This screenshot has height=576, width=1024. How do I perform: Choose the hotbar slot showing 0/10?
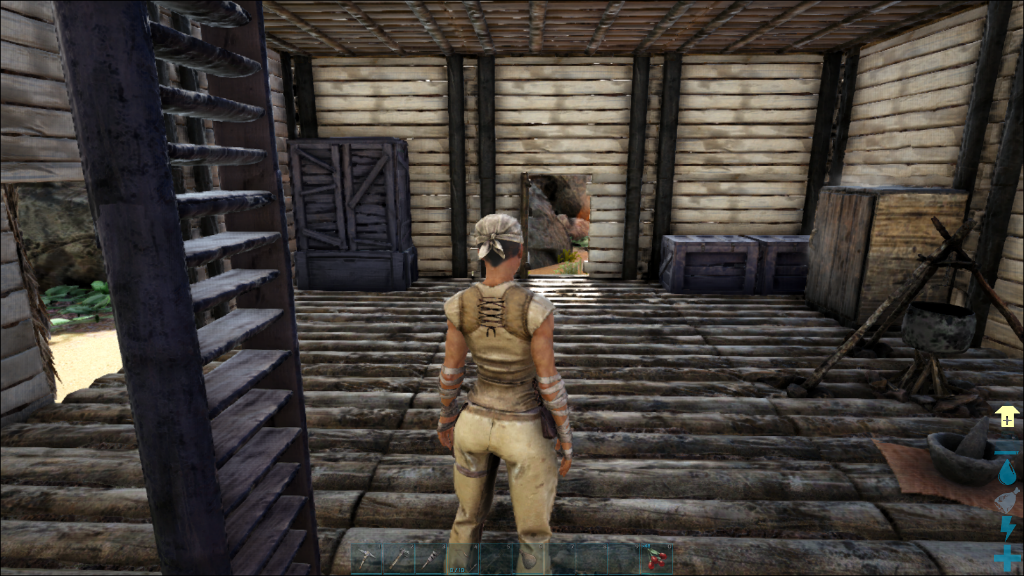pyautogui.click(x=463, y=559)
